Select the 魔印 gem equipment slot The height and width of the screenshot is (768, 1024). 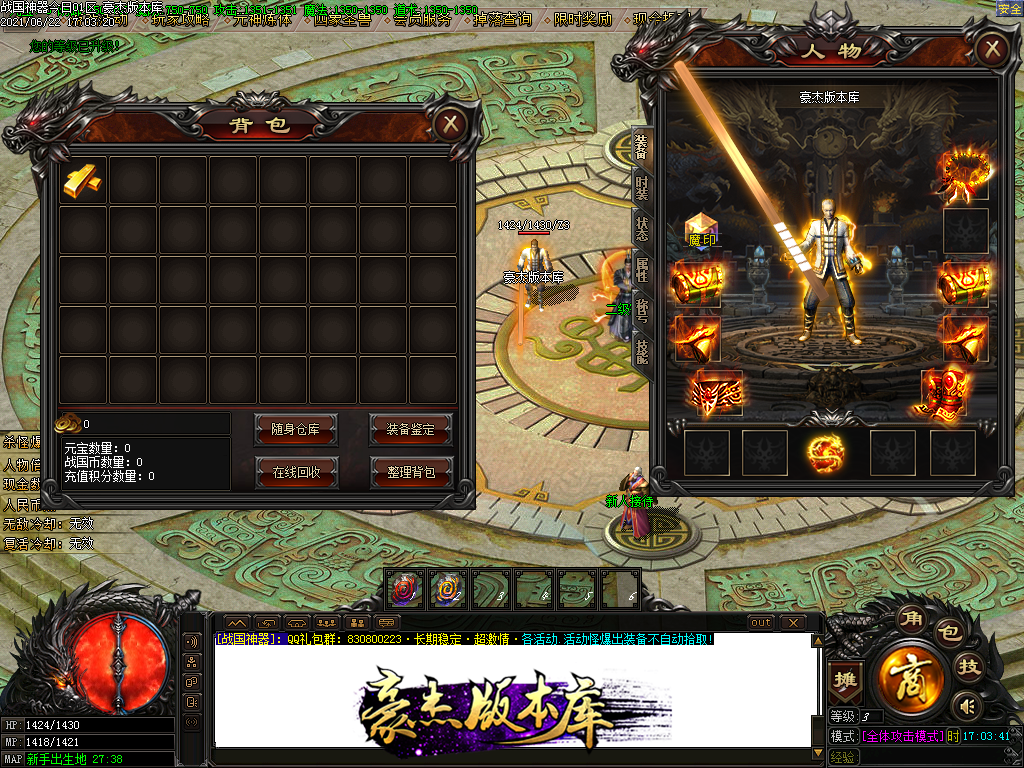tap(700, 231)
